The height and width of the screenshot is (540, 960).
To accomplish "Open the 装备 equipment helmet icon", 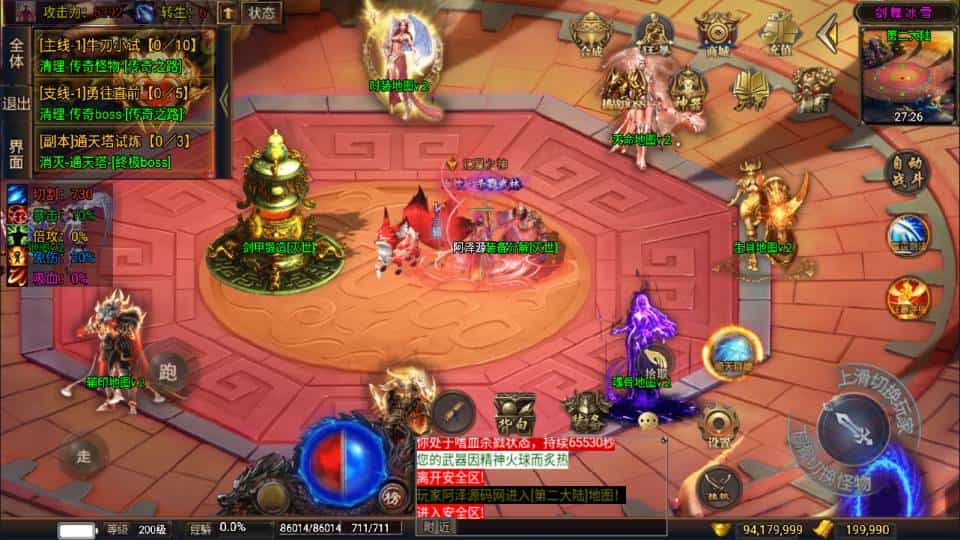I will [585, 407].
